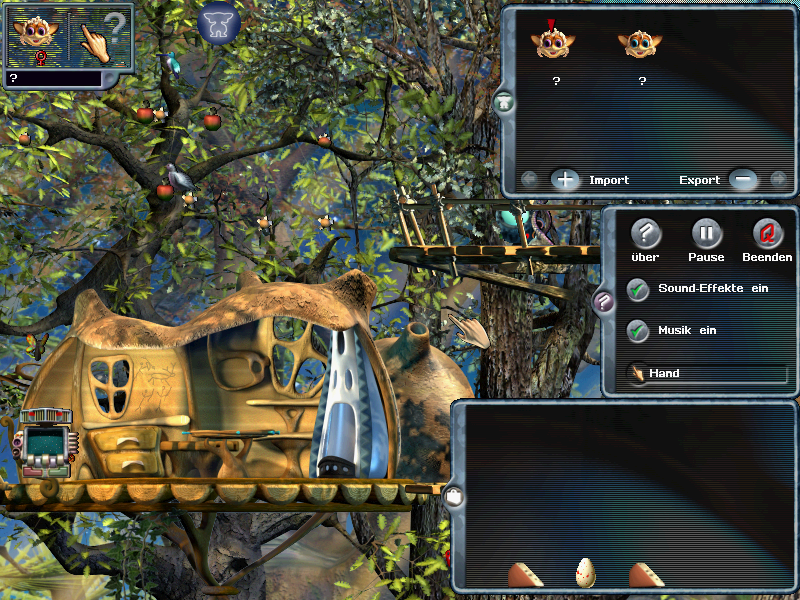Image resolution: width=800 pixels, height=600 pixels.
Task: Collapse the creature selector panel tab
Action: tap(506, 102)
